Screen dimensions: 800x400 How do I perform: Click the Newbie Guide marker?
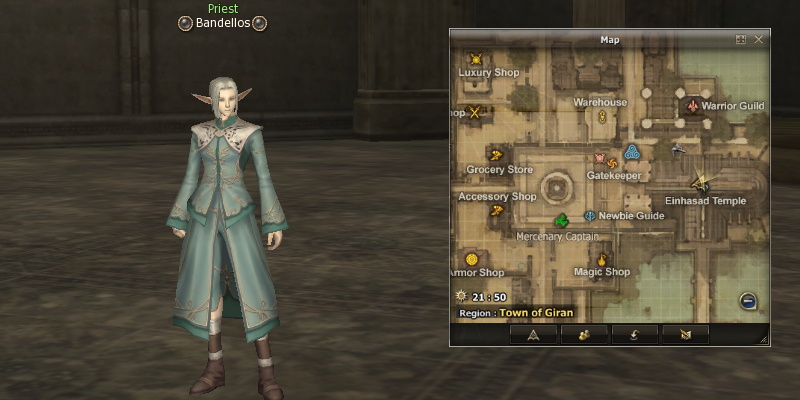tap(590, 215)
